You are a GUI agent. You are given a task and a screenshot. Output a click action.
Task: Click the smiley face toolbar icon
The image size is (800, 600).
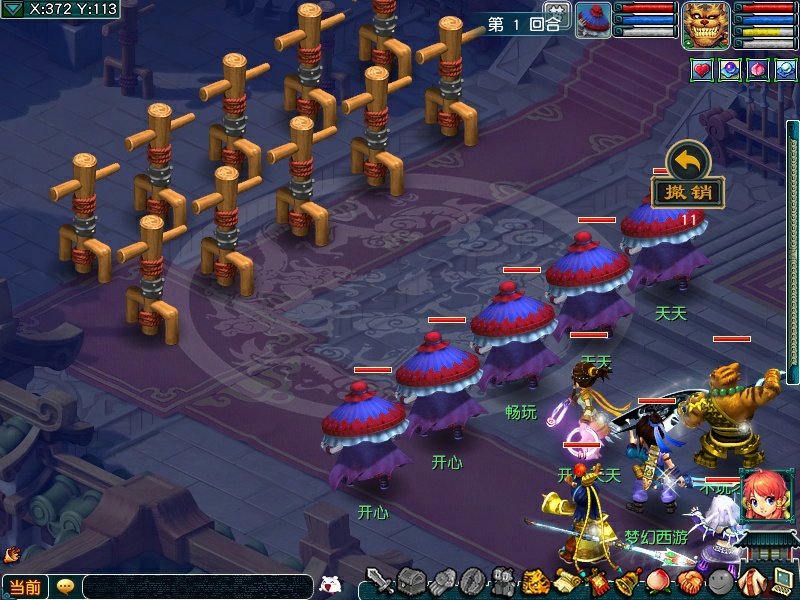point(720,581)
